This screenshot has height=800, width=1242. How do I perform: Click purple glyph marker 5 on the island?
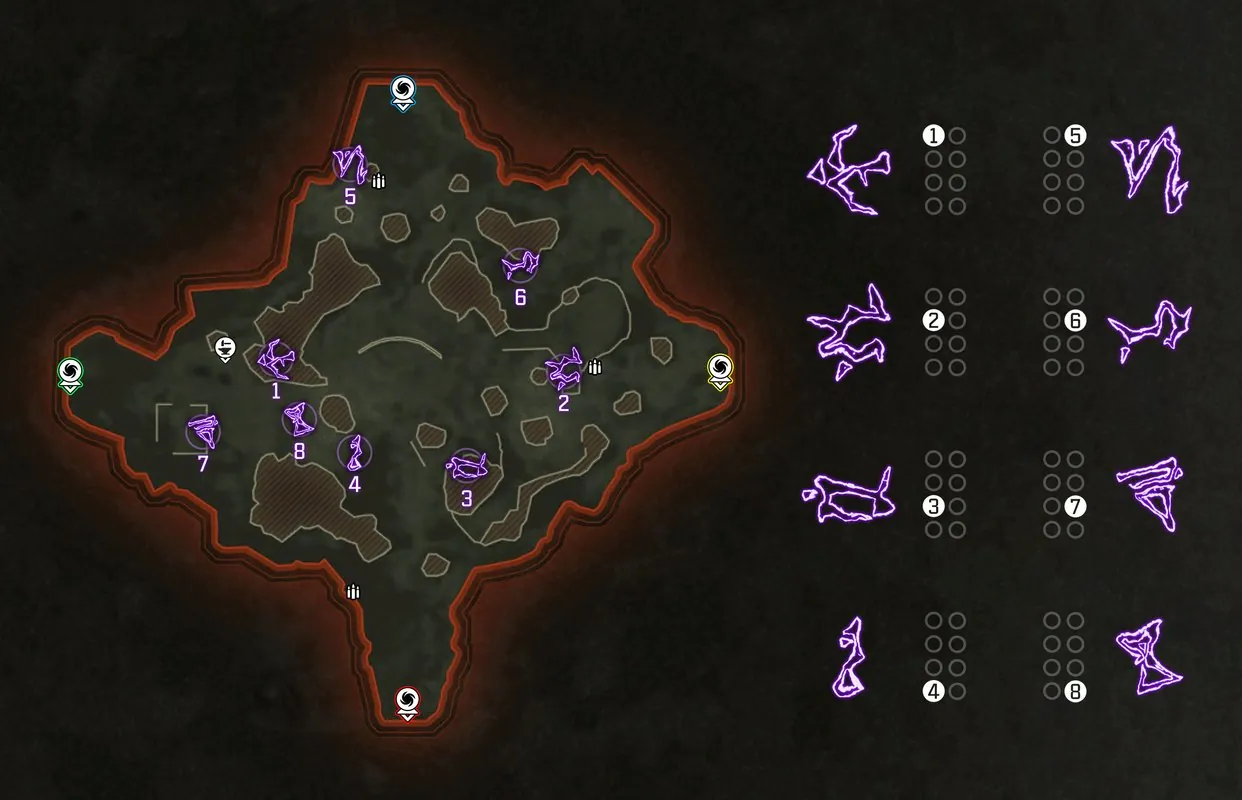point(349,163)
